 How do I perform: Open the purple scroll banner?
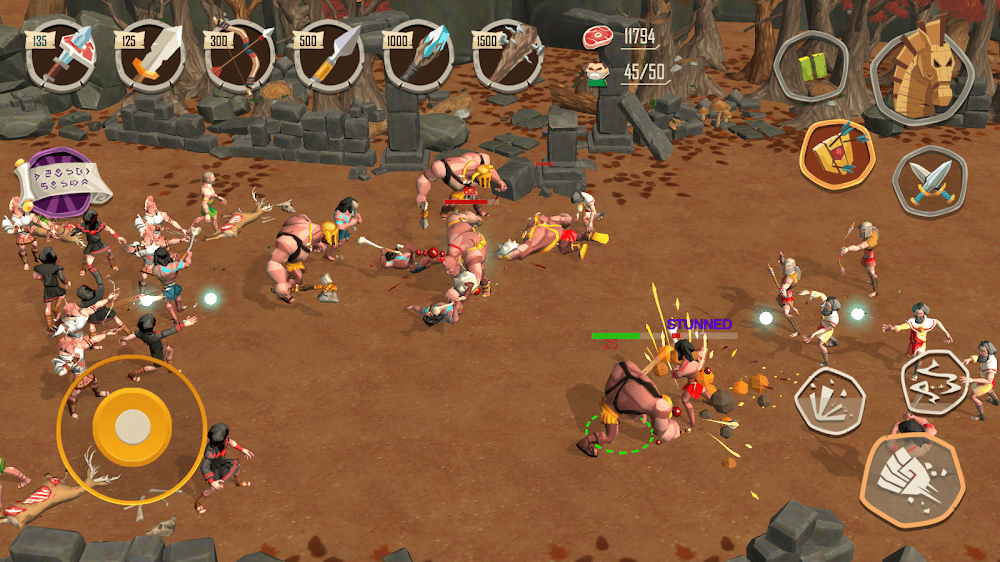[62, 184]
